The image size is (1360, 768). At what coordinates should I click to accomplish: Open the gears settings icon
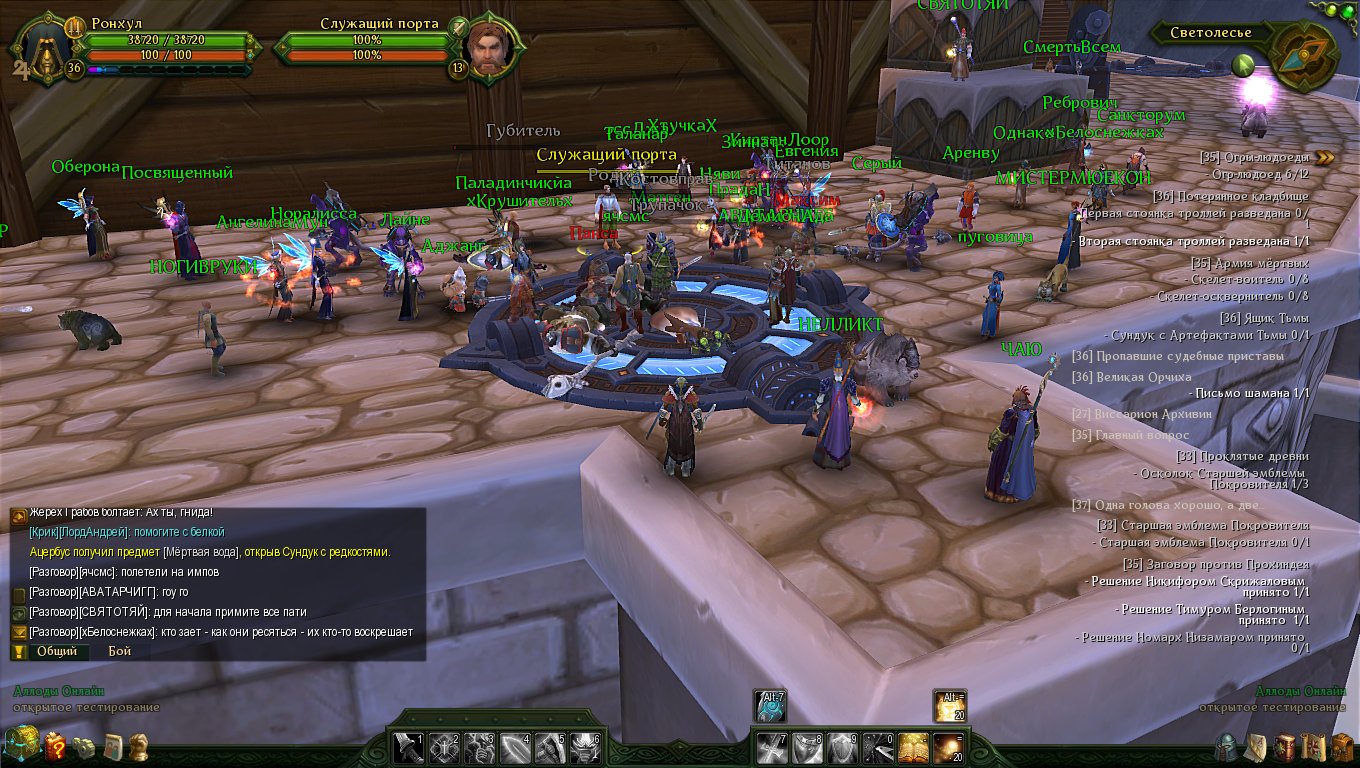click(86, 746)
